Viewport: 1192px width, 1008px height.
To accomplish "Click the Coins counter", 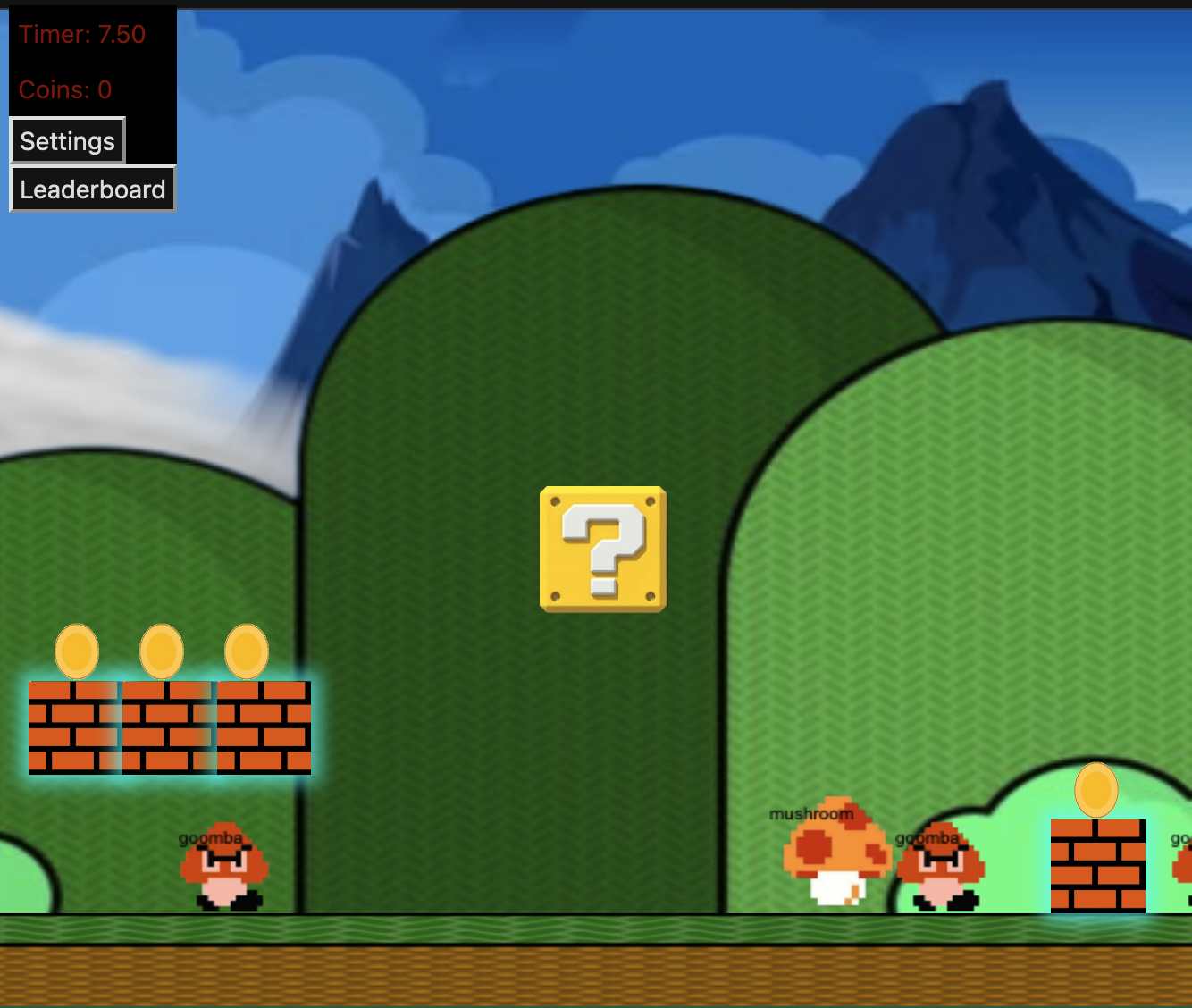I will (x=64, y=89).
